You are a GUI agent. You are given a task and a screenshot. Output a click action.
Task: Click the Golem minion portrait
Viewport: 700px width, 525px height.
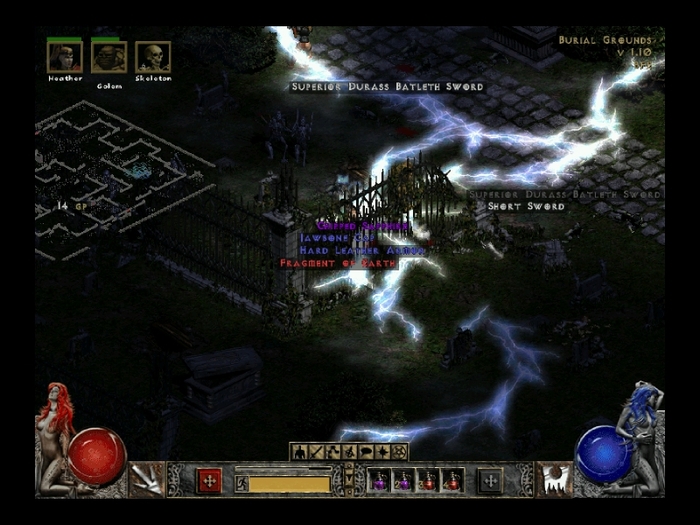[108, 57]
